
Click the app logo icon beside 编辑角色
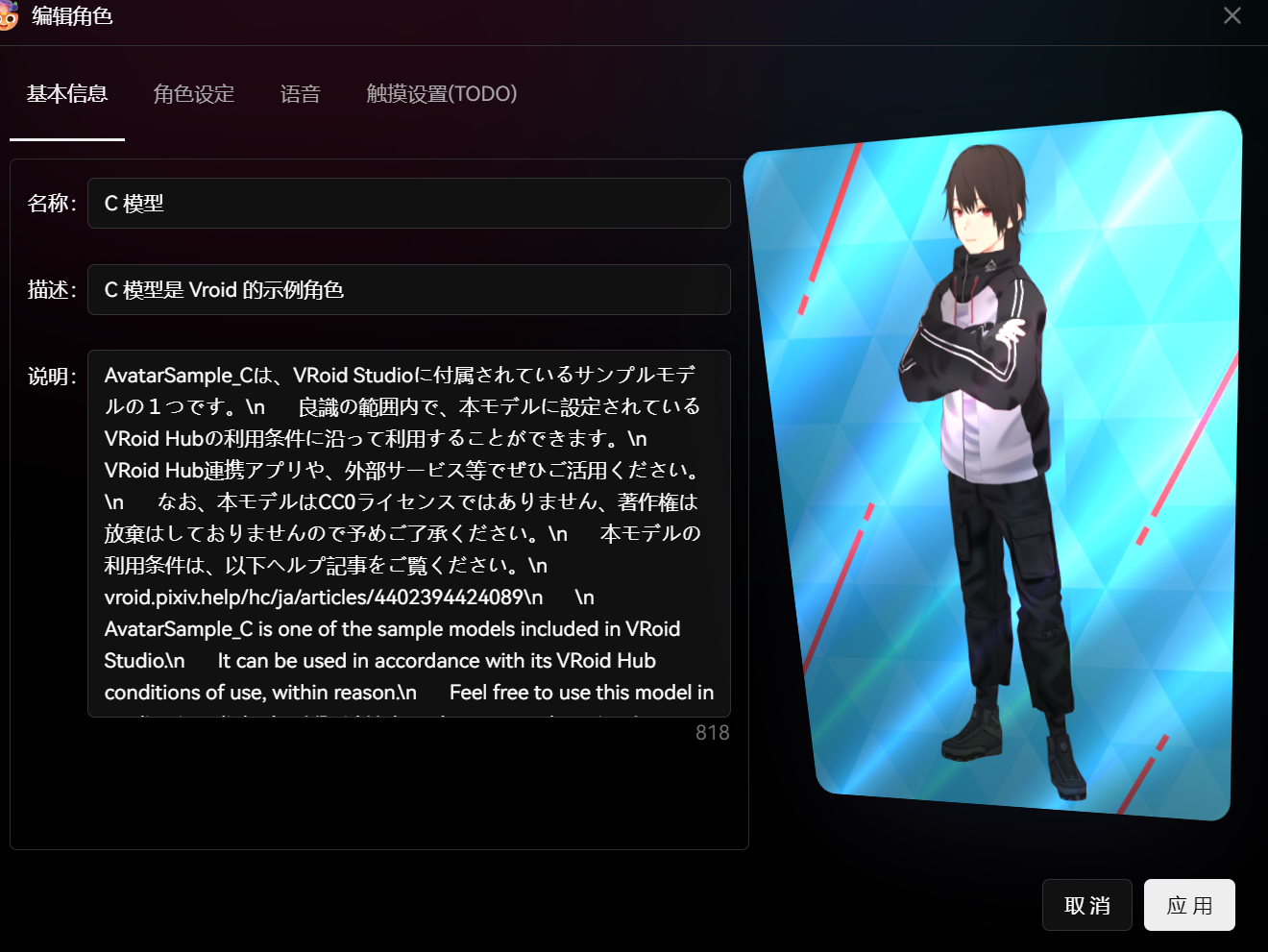coord(10,16)
